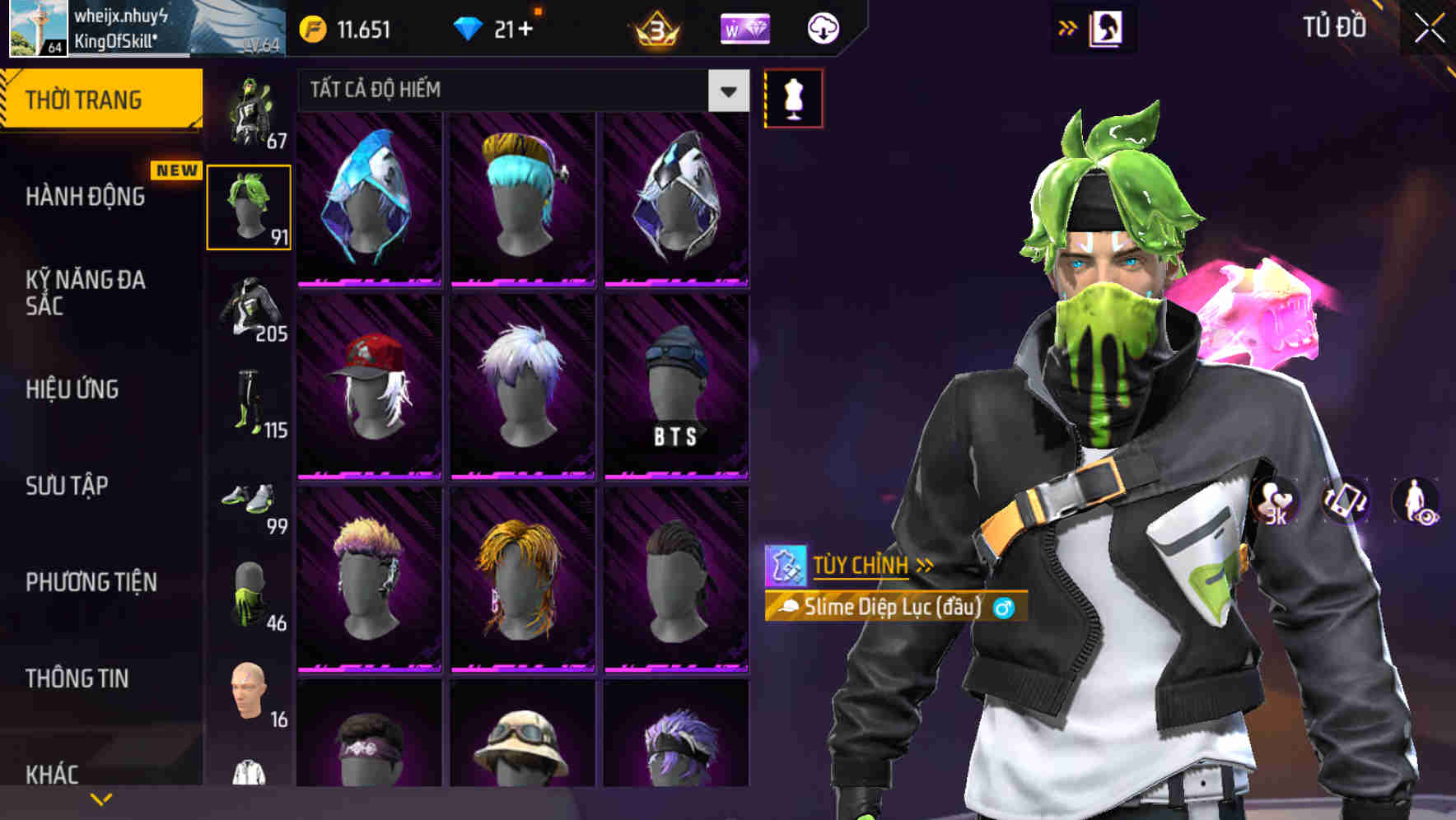Open the SƯU TẬP tab

pos(66,487)
